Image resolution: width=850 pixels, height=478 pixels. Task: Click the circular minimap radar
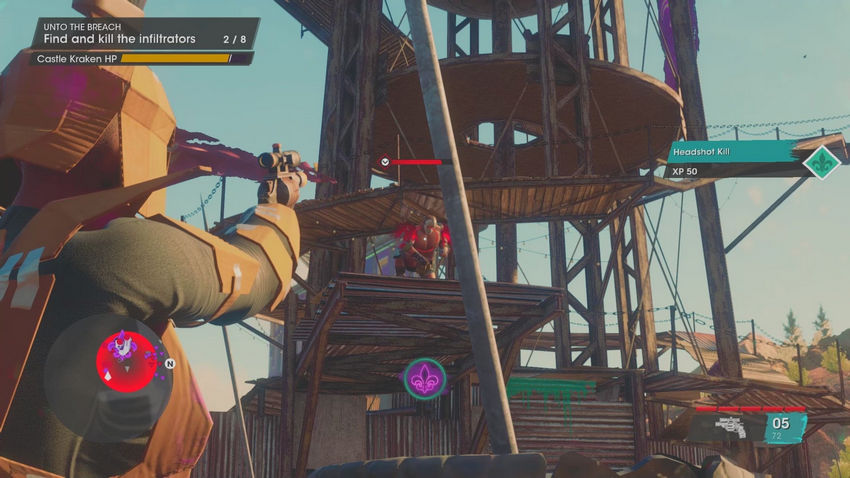[x=111, y=365]
